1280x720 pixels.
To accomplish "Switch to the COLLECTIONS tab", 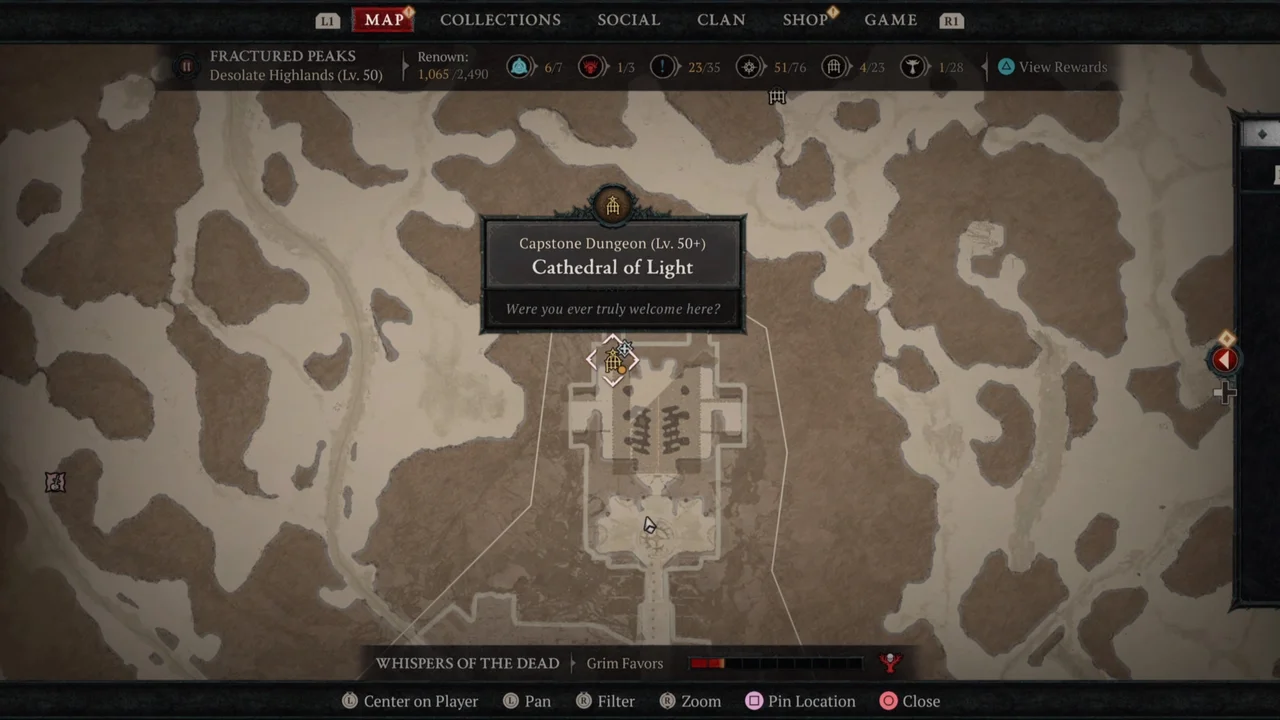I will tap(500, 20).
